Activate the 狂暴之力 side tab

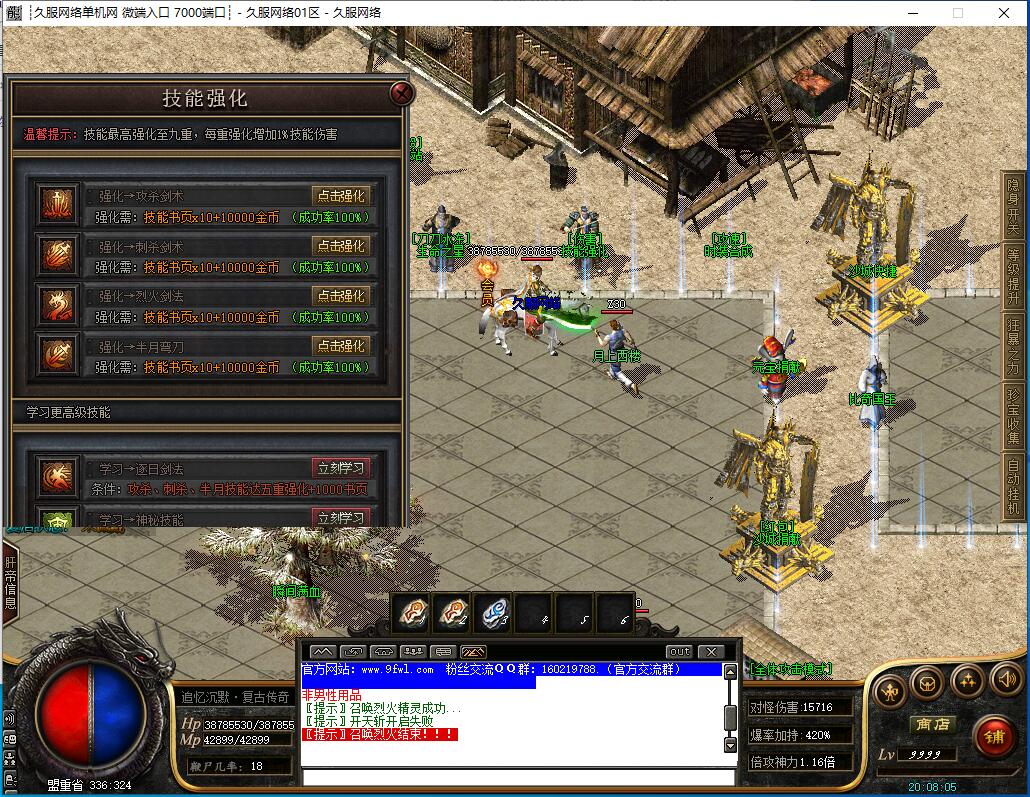(1013, 342)
